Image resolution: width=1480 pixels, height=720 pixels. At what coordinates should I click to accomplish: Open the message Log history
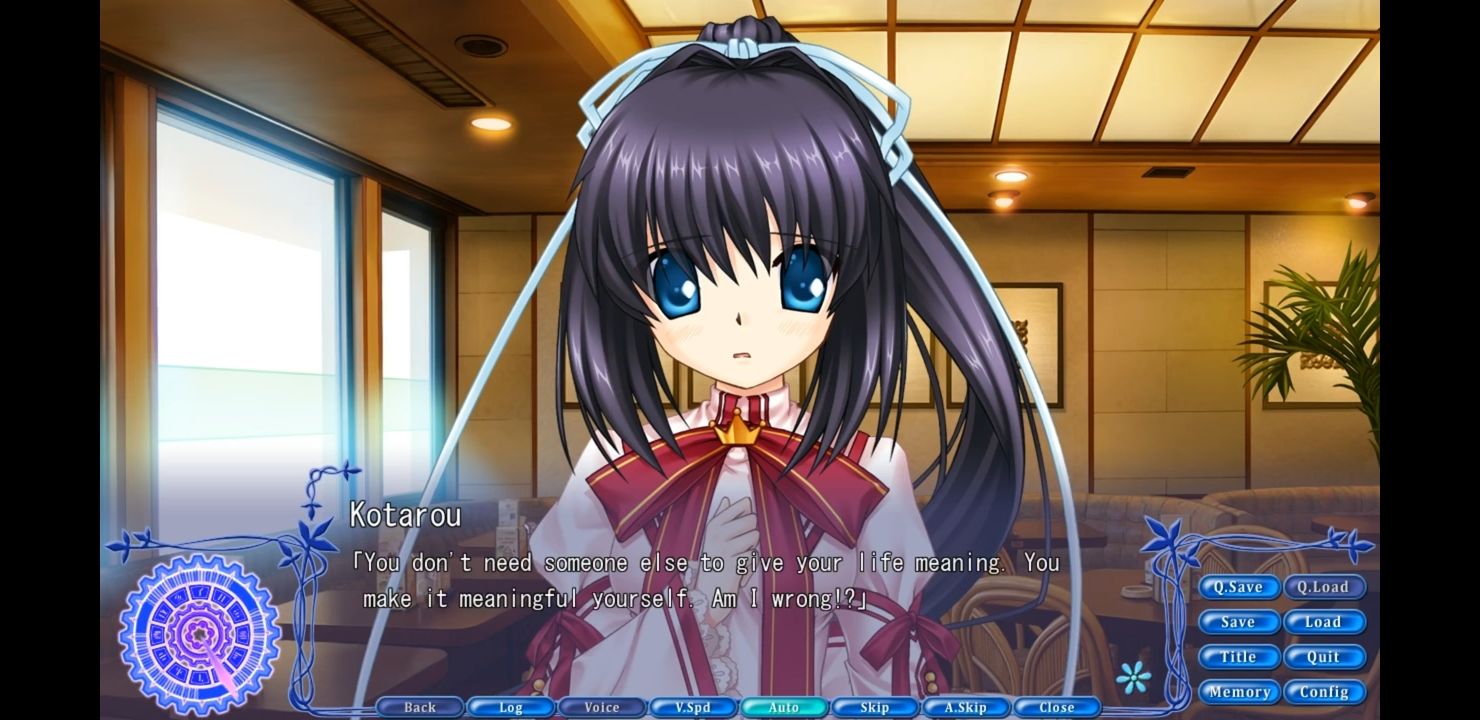point(510,707)
